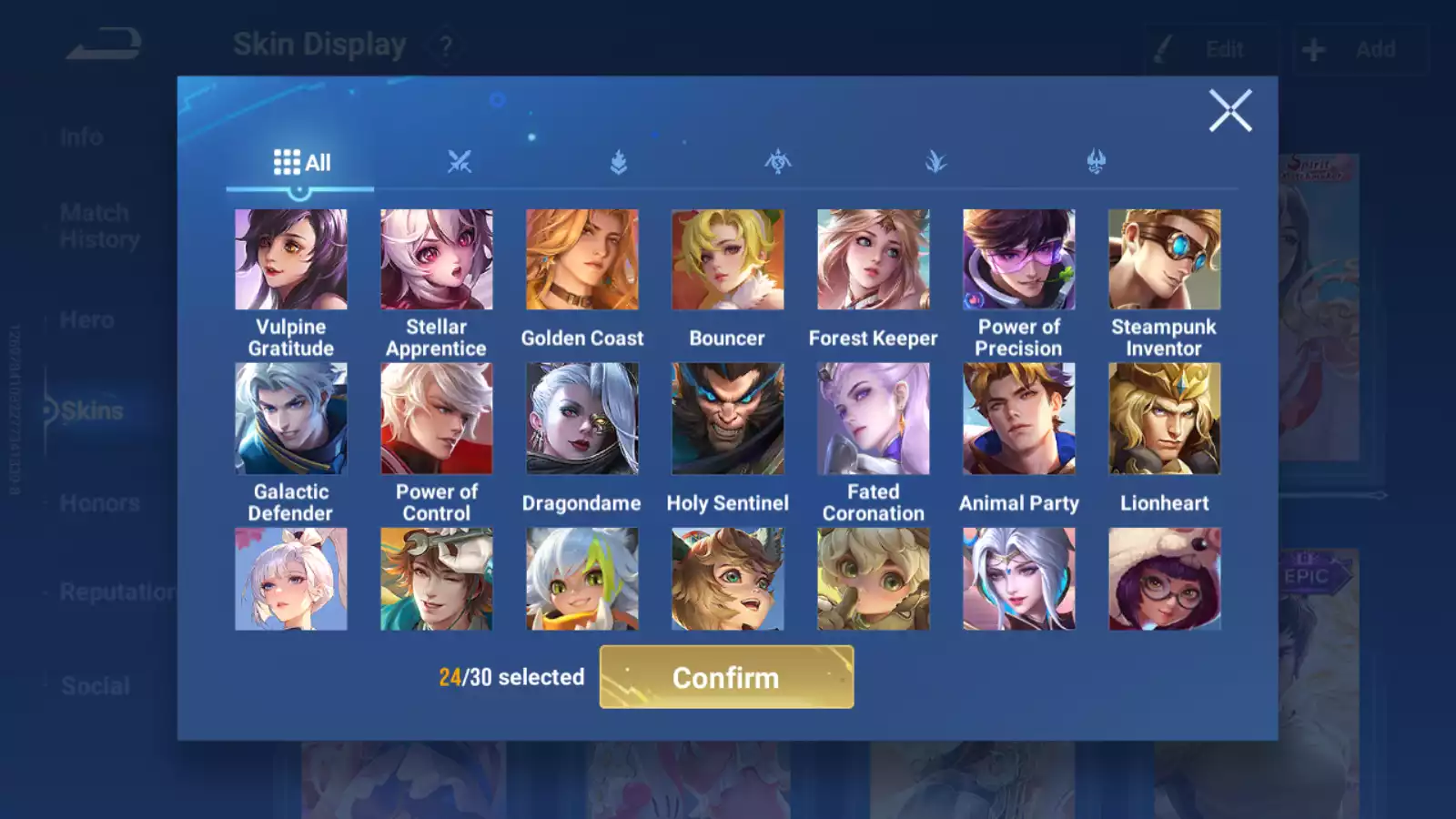Select the Vulpine Gratitude skin thumbnail

(291, 258)
